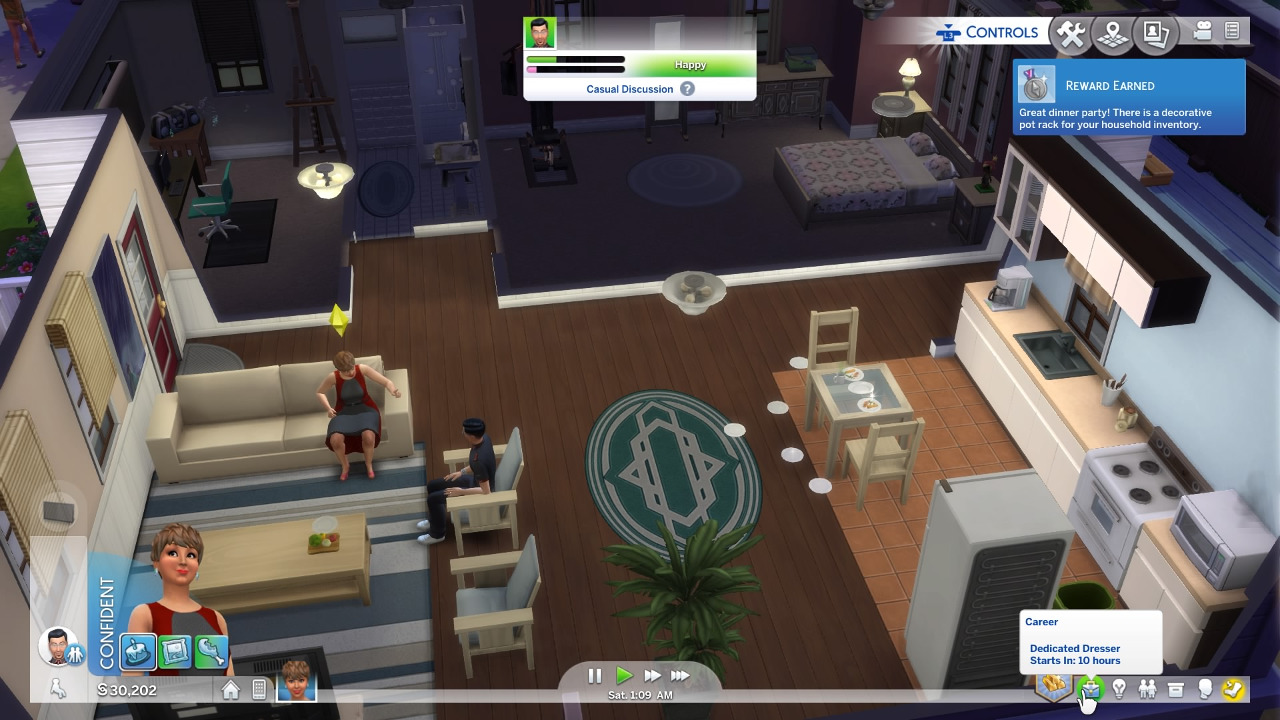Set game speed to normal play

[624, 676]
